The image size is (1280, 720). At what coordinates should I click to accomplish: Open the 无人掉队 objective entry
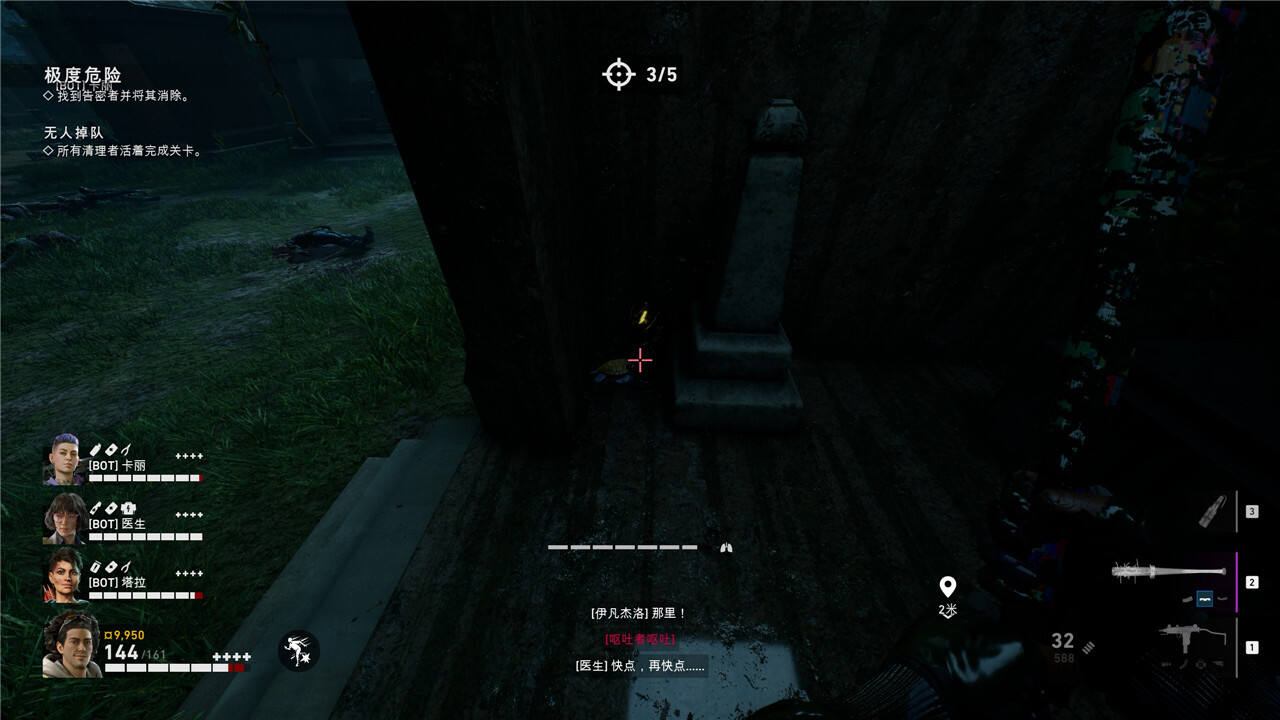73,132
